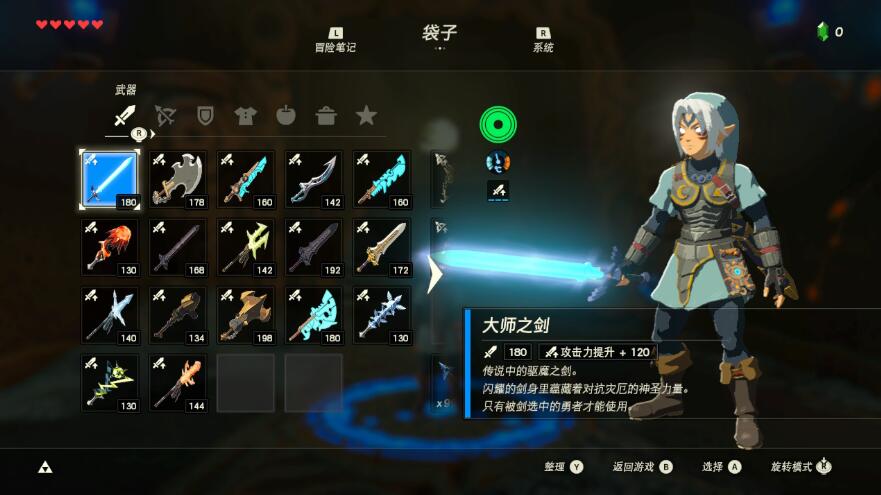This screenshot has height=495, width=881.
Task: Switch to the bows and arrows tab
Action: 165,116
